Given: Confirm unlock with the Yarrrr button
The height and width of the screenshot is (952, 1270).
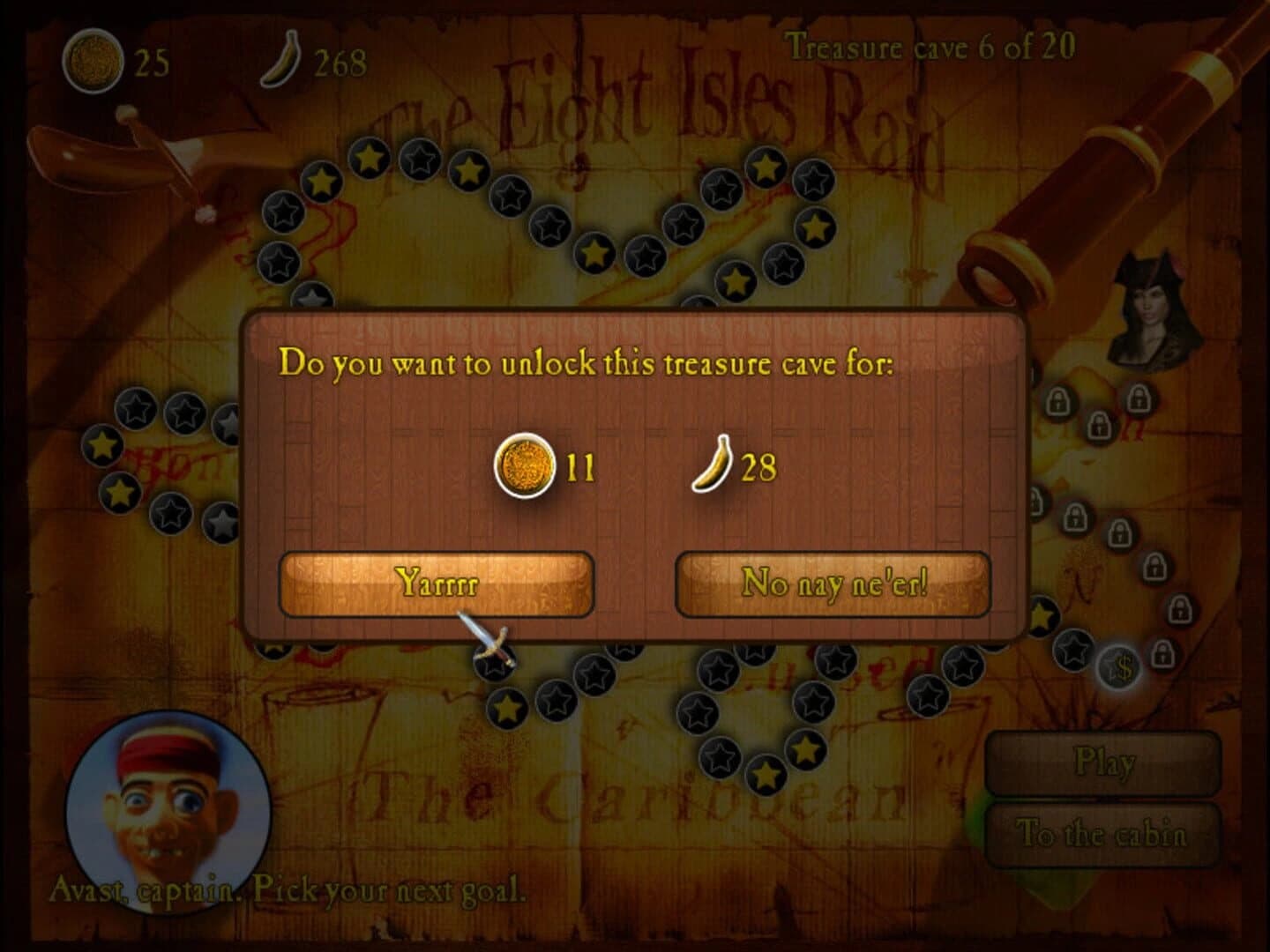Looking at the screenshot, I should [x=438, y=583].
